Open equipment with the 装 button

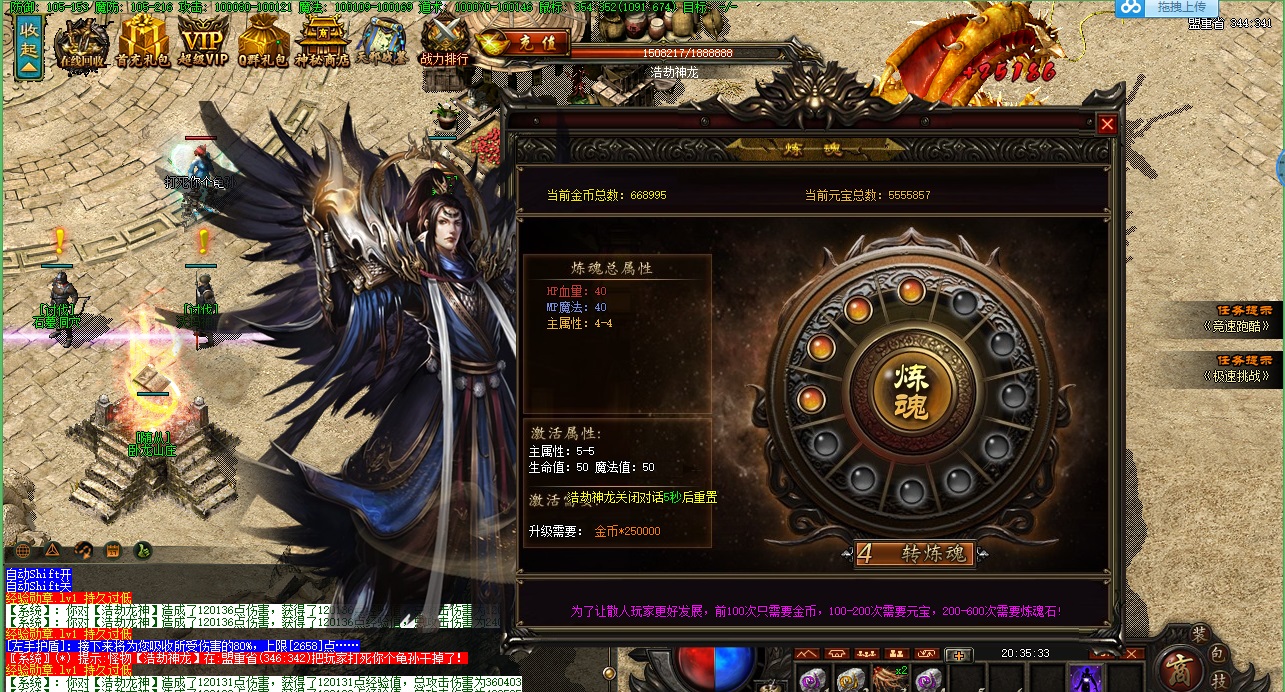(x=1199, y=633)
